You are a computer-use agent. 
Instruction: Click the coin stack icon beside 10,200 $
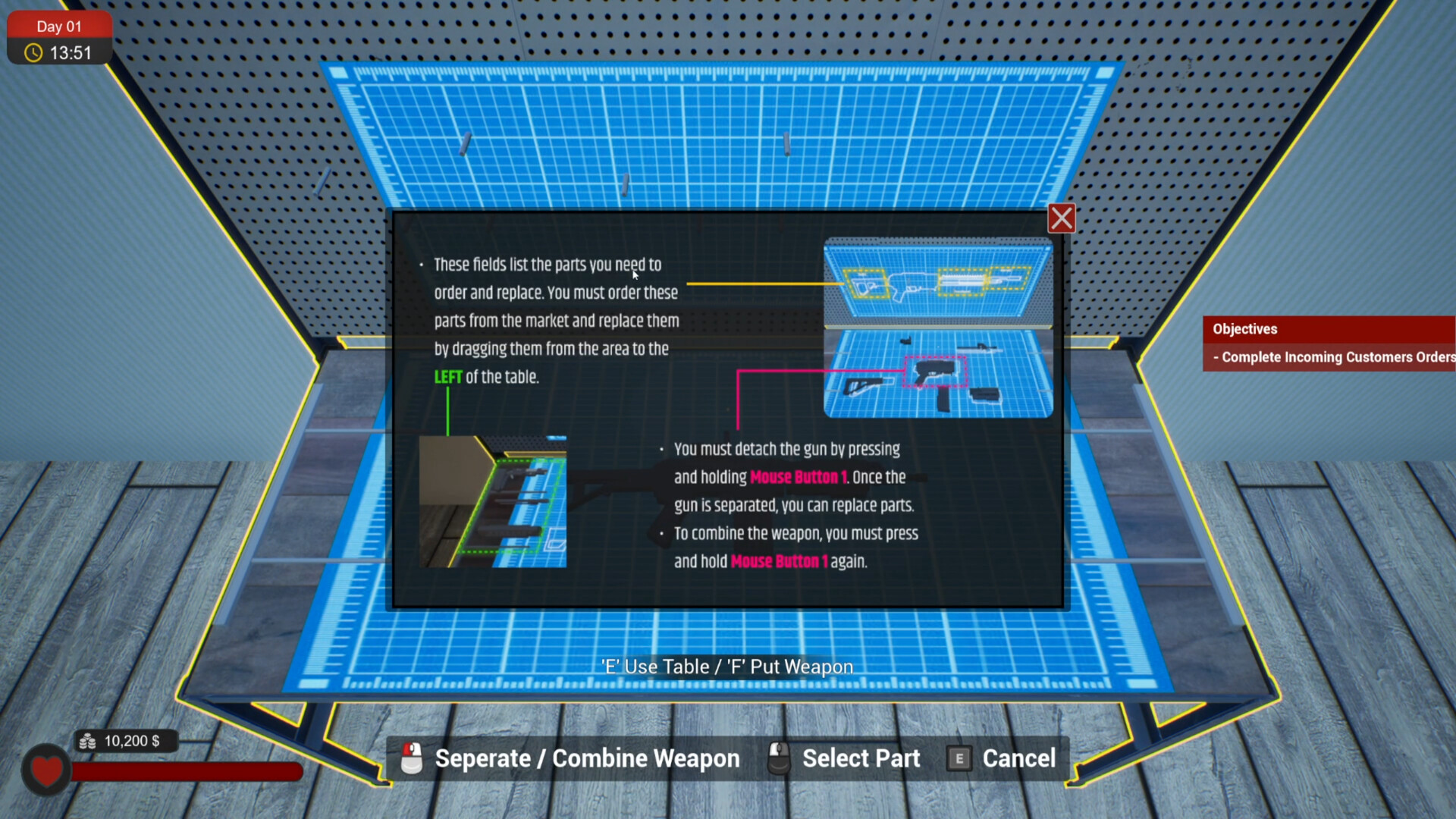(x=87, y=741)
